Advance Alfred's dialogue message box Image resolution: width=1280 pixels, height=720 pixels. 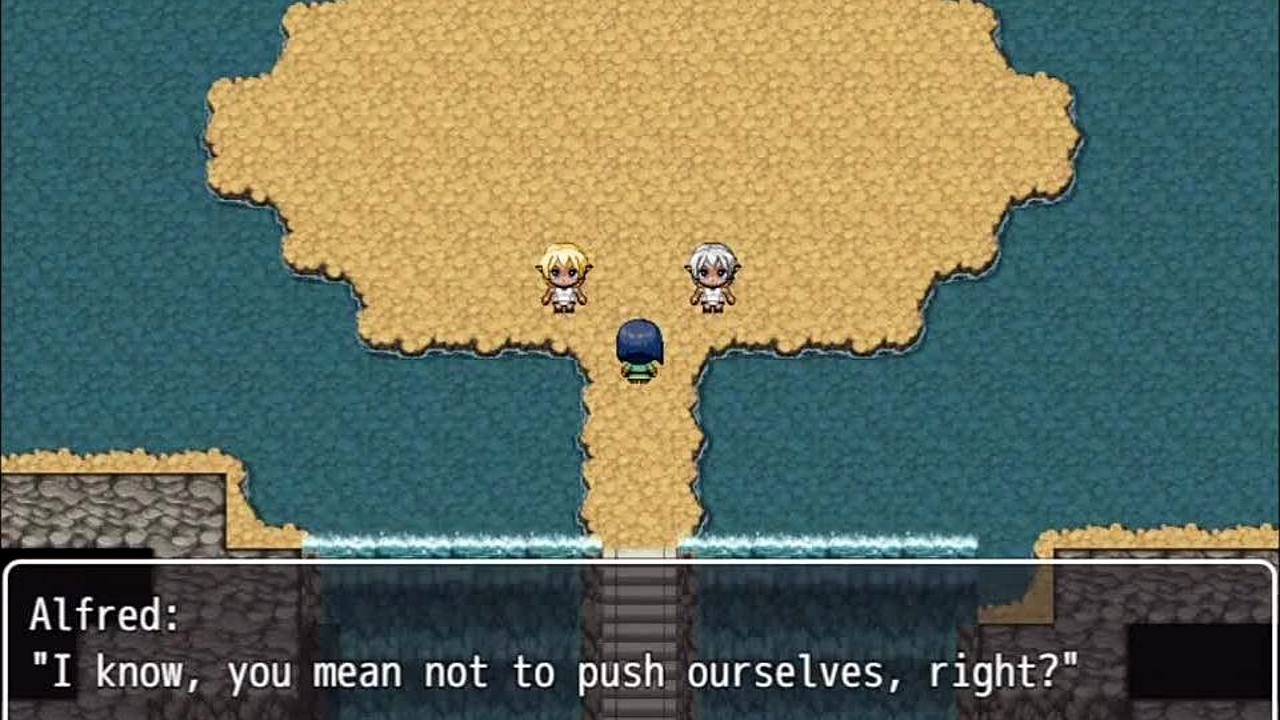[x=640, y=642]
